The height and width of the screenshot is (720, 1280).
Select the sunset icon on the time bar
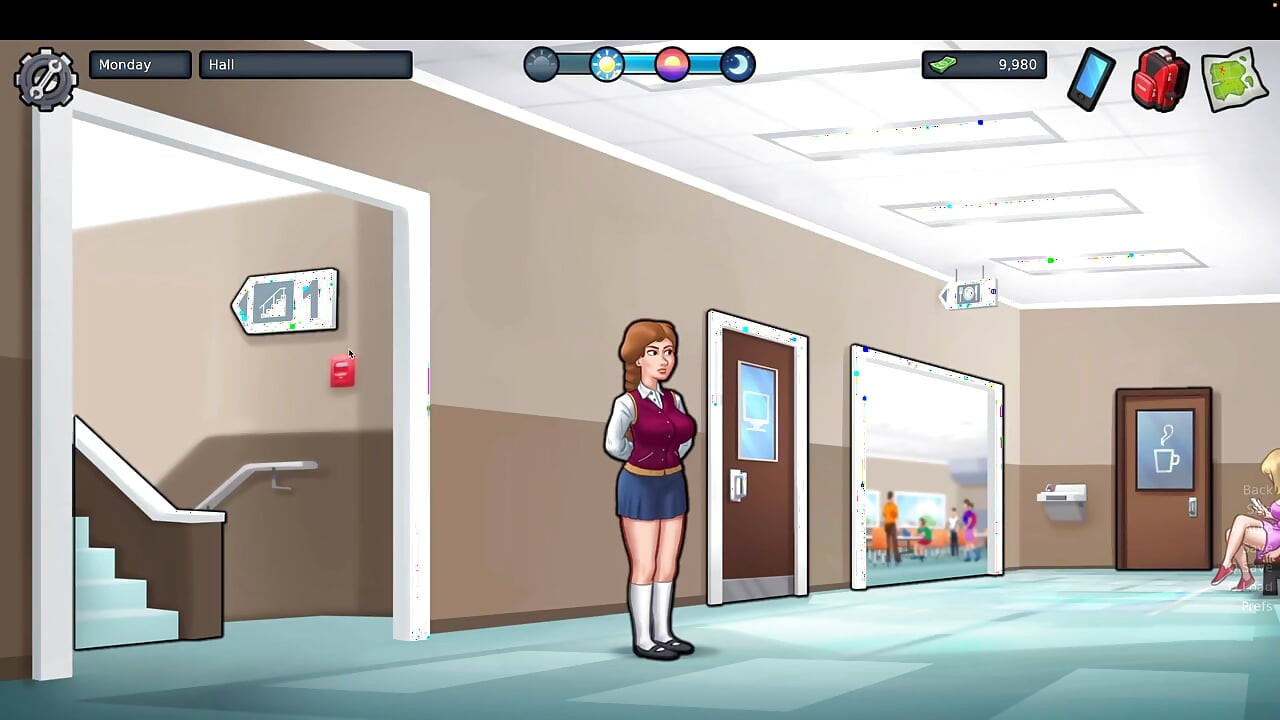tap(673, 64)
